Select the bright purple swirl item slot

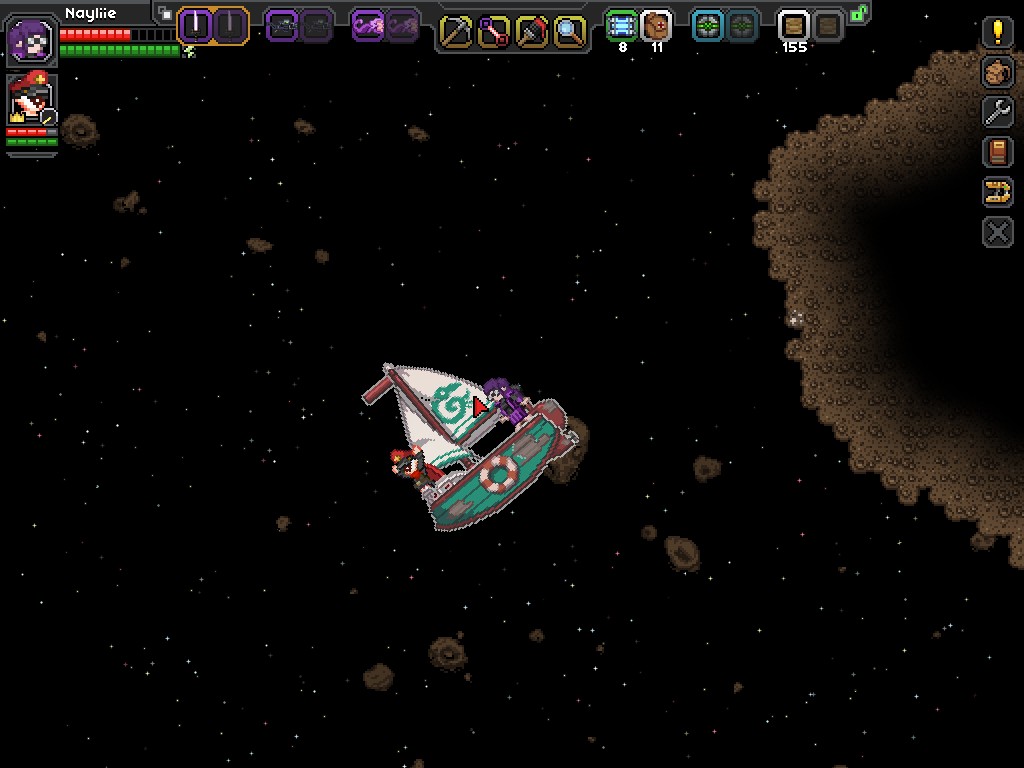point(368,25)
